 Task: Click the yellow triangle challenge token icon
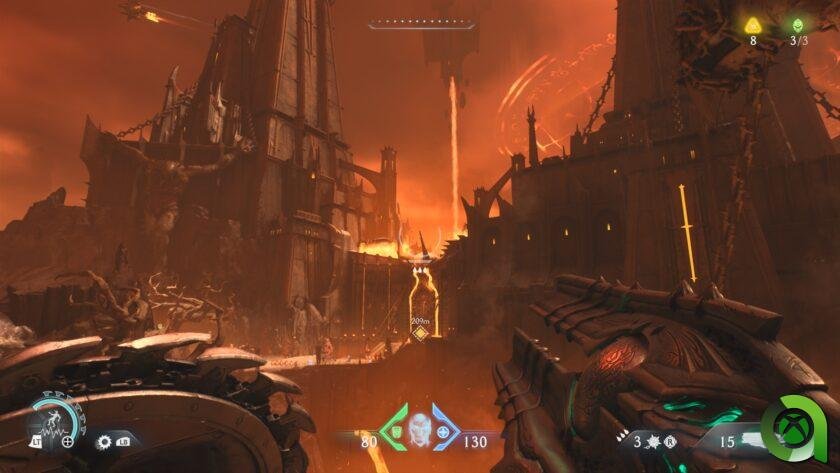point(753,24)
